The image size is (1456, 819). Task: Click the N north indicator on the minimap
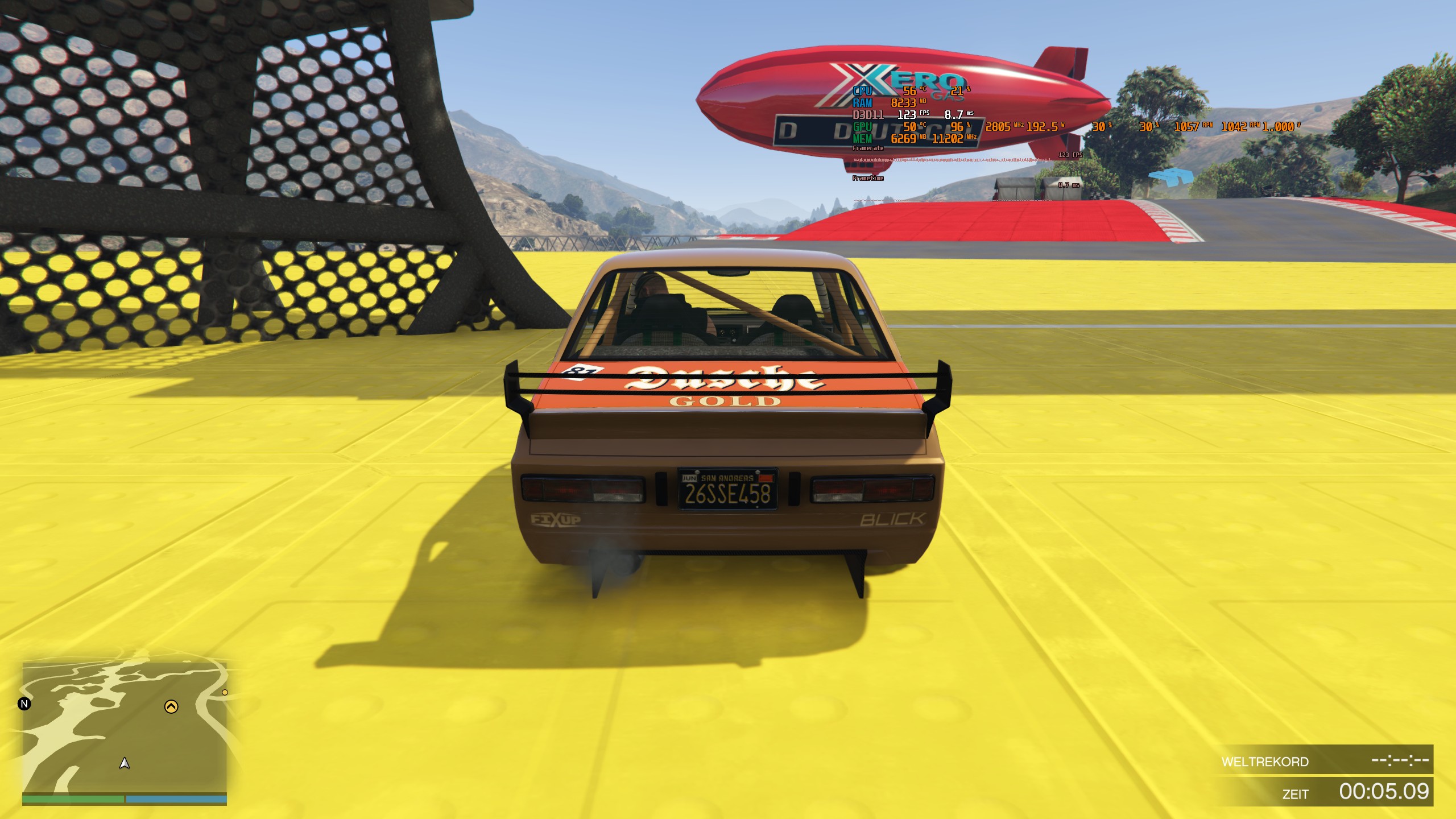click(23, 704)
